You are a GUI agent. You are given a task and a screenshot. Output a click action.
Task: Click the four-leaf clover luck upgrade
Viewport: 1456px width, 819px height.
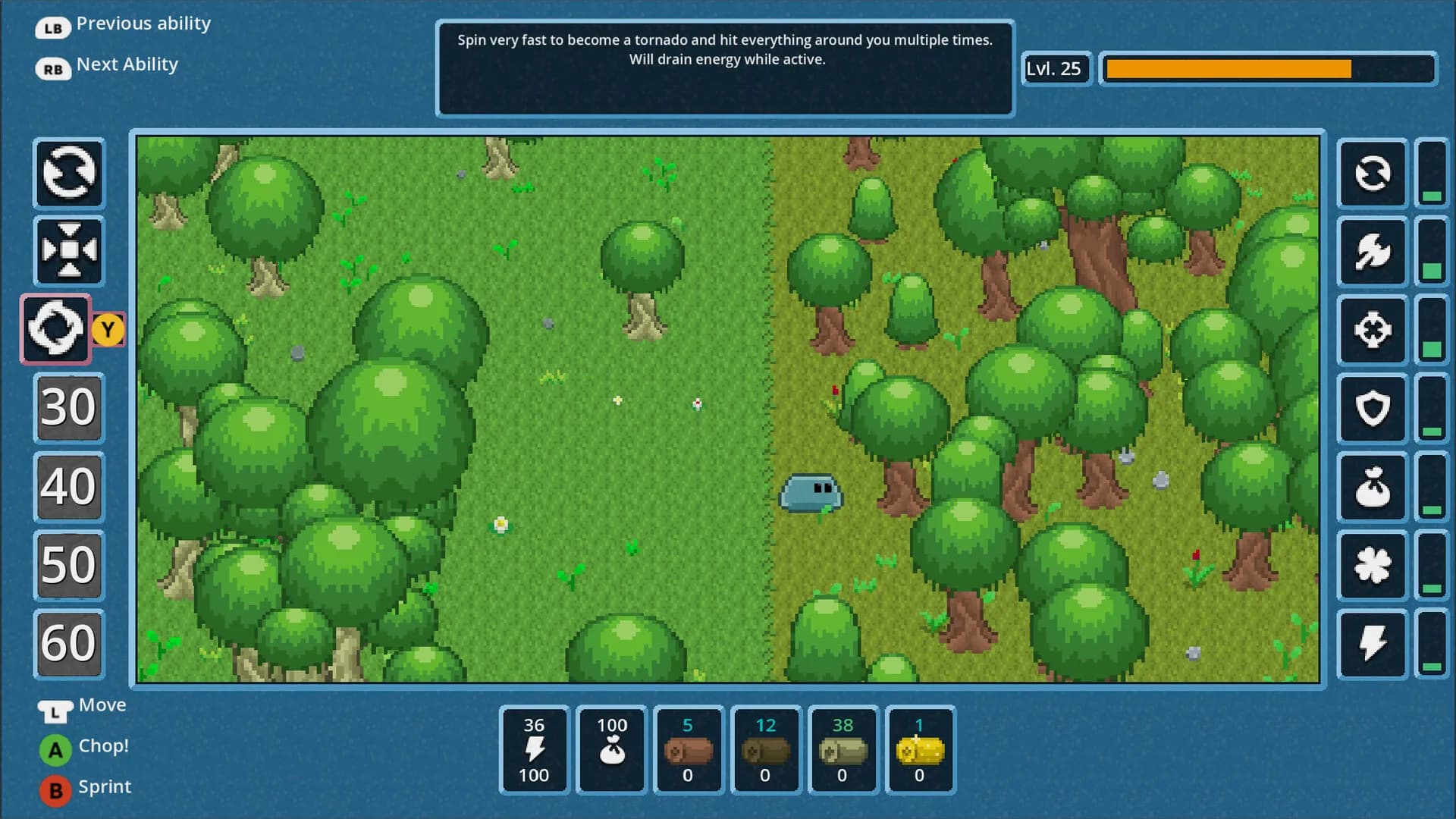(1372, 566)
